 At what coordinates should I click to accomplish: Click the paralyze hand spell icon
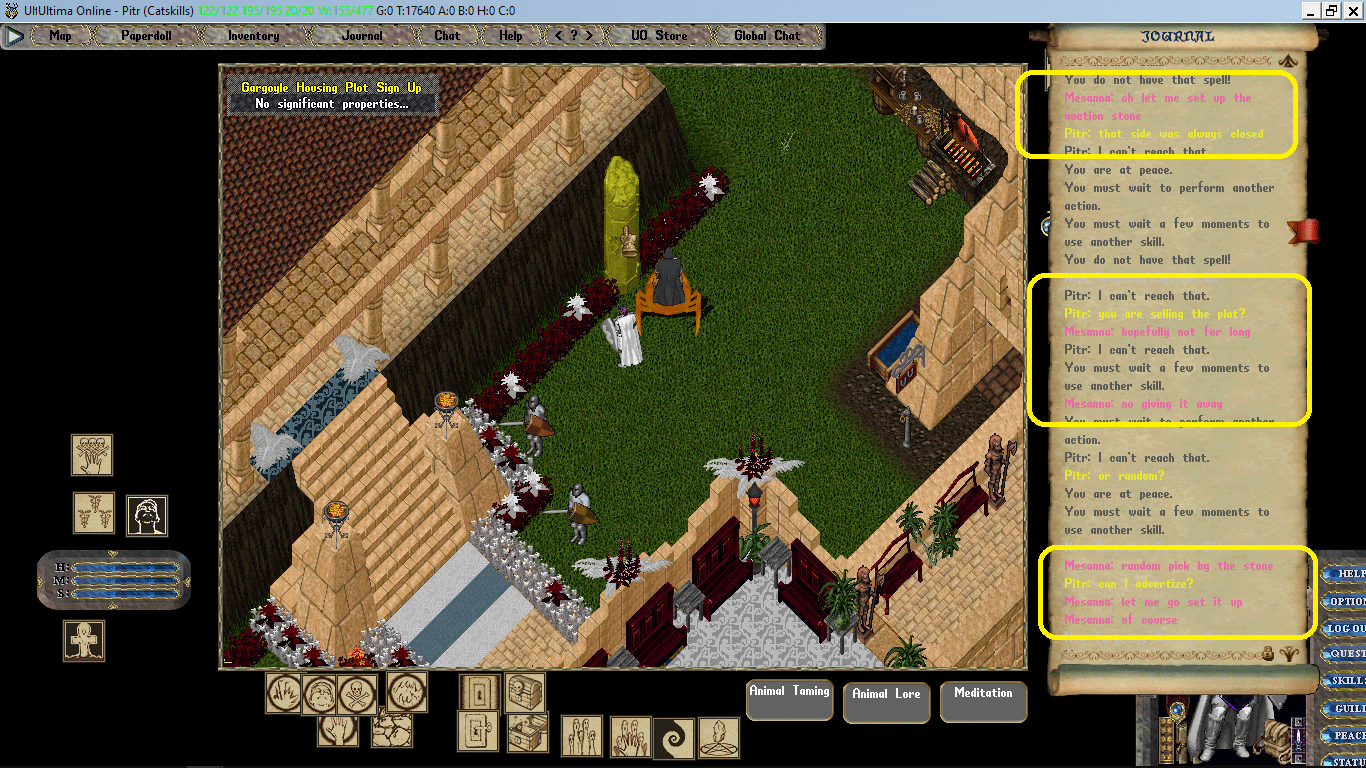tap(340, 732)
